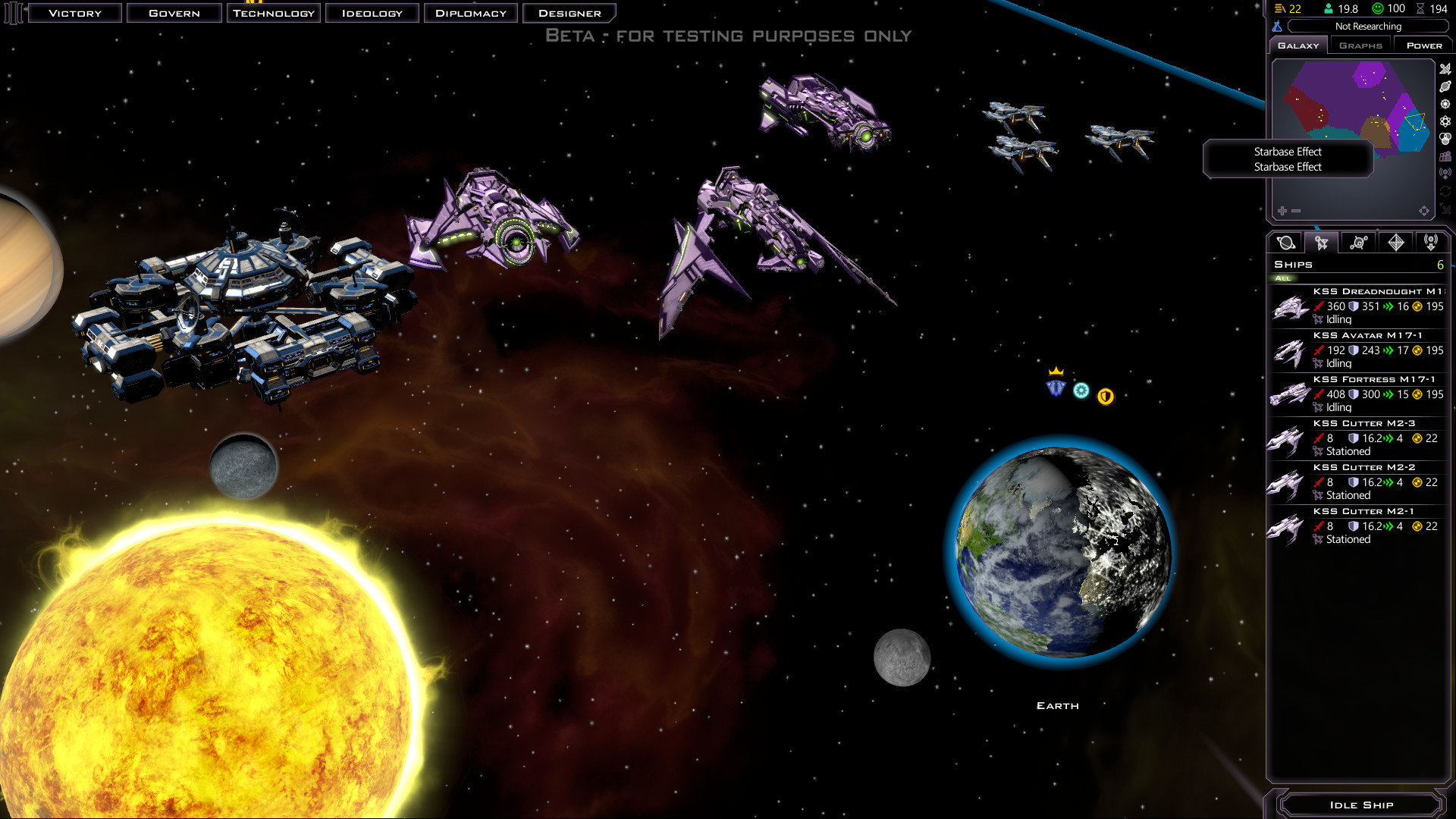Show the planets list tab
Viewport: 1456px width, 819px height.
[1285, 243]
